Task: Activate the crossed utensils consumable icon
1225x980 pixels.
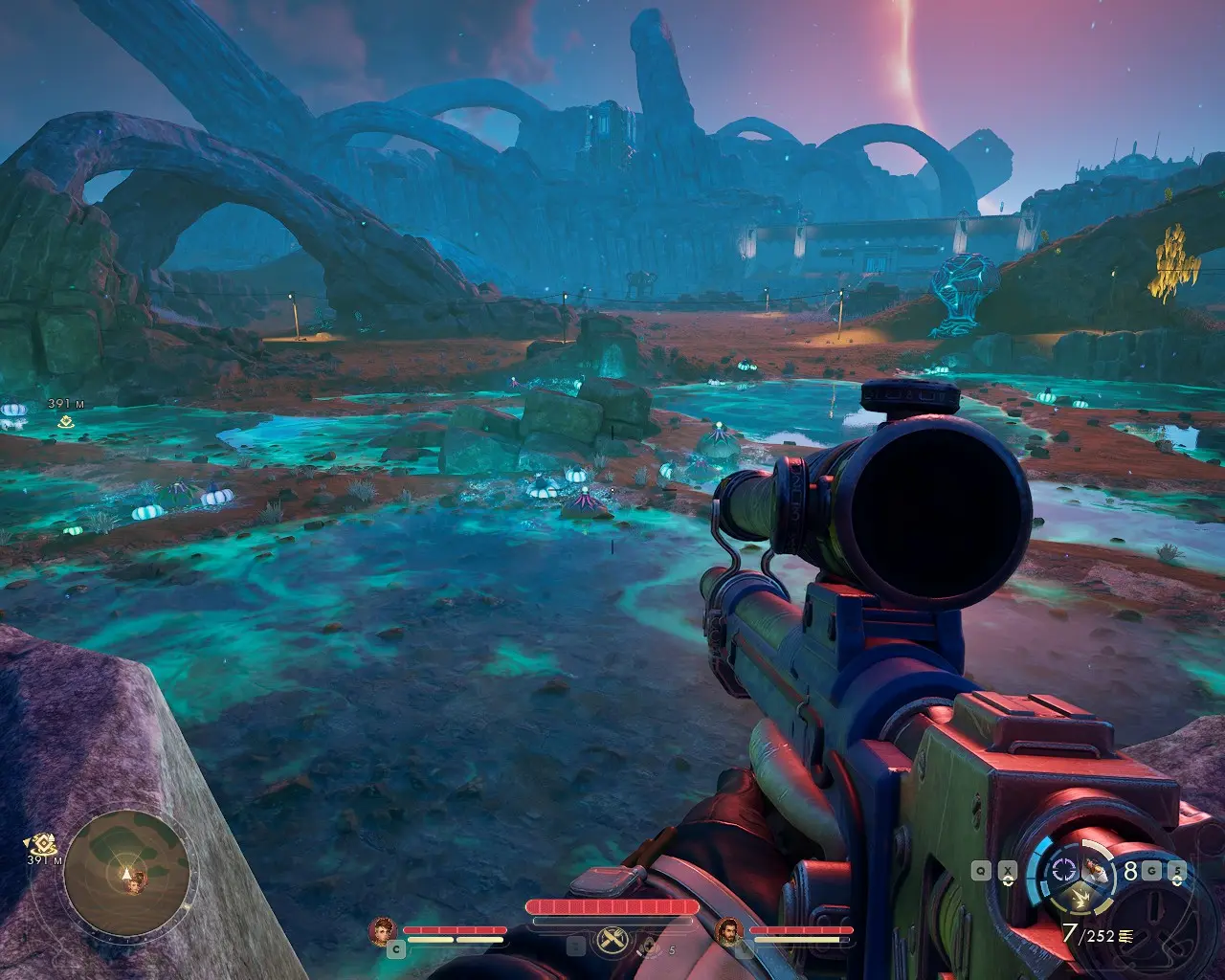Action: tap(611, 942)
